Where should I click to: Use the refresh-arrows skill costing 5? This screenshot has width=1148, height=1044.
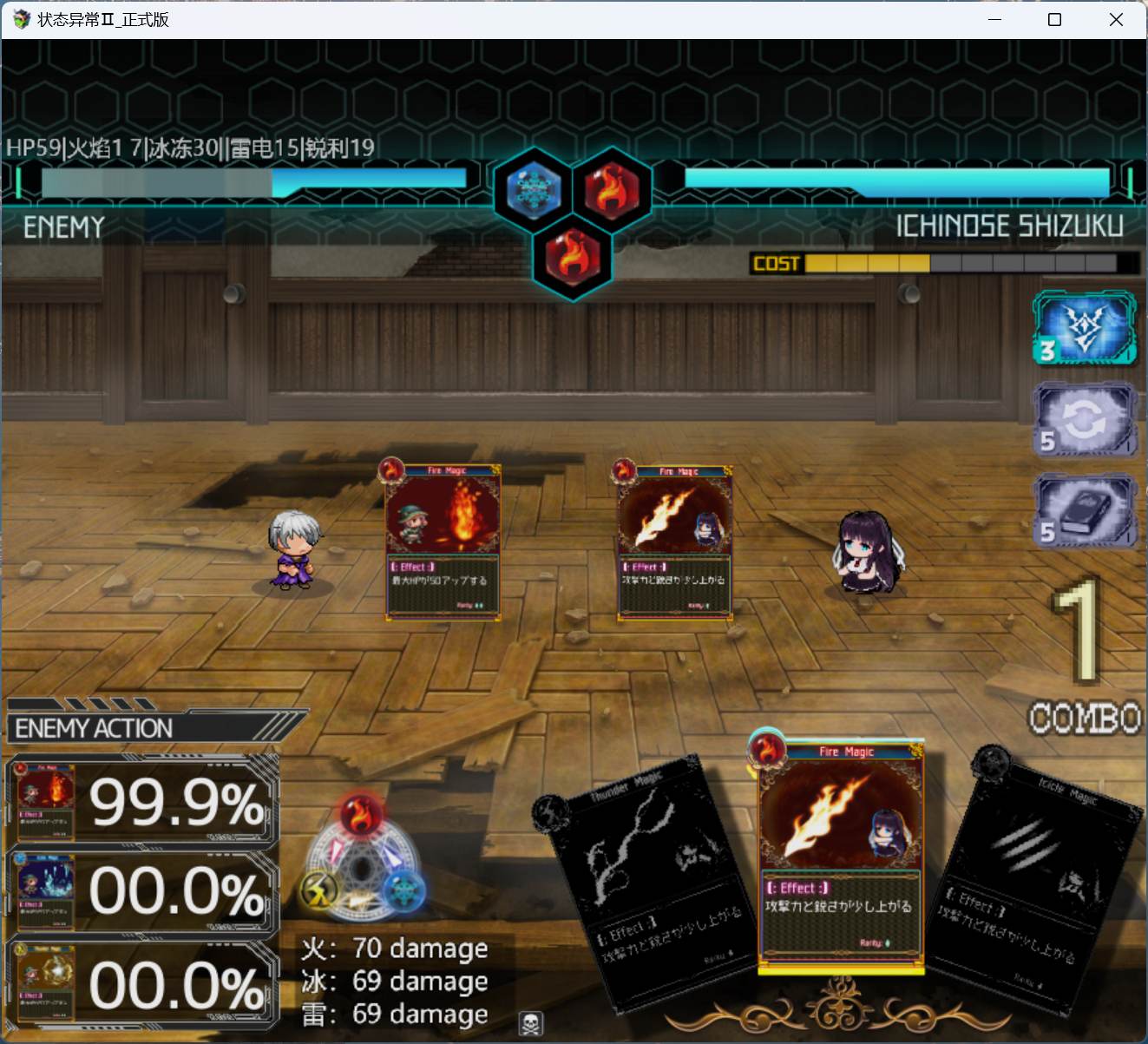click(1084, 420)
